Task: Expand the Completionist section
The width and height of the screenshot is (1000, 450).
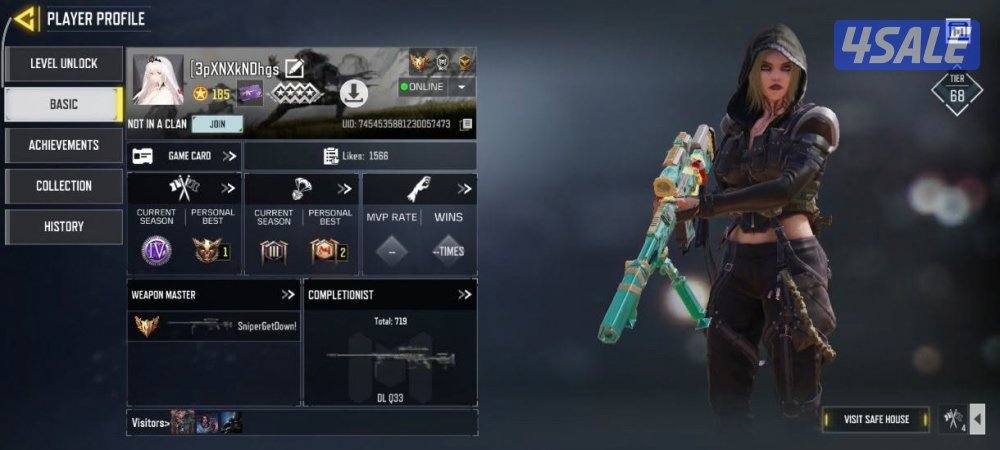Action: click(x=464, y=295)
